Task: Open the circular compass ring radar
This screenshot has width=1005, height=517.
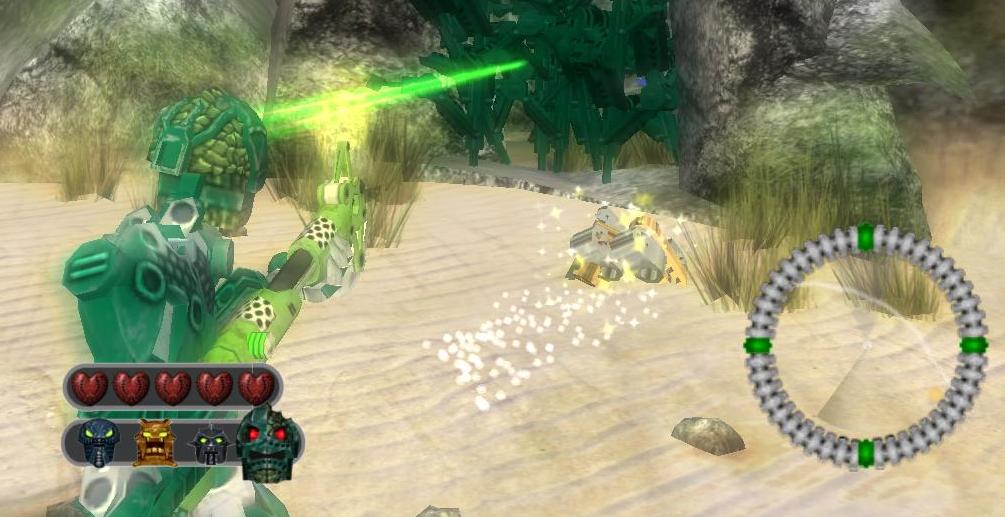Action: click(x=866, y=346)
